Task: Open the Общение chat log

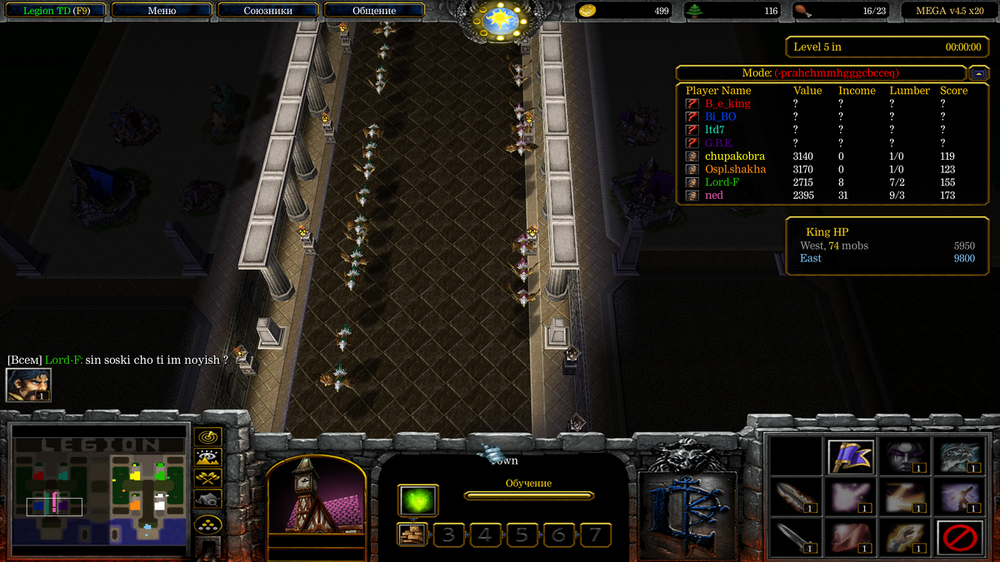Action: click(x=374, y=11)
